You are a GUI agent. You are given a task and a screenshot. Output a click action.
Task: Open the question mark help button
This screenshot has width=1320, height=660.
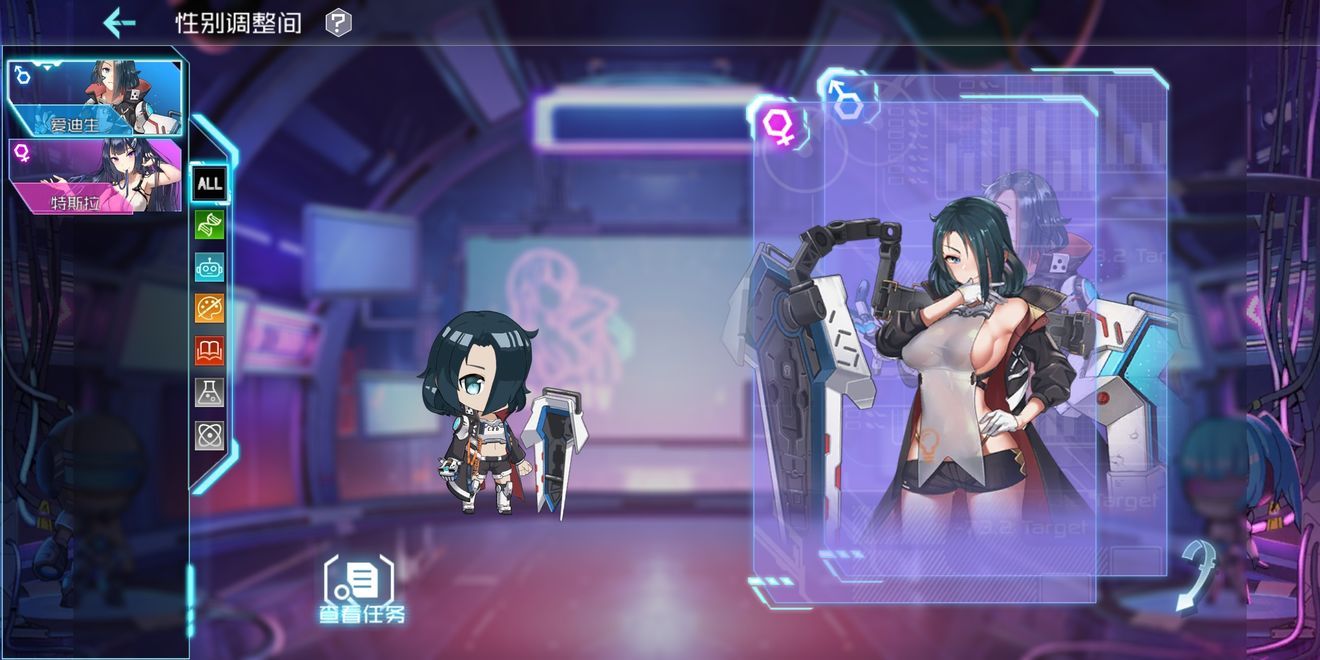click(339, 22)
